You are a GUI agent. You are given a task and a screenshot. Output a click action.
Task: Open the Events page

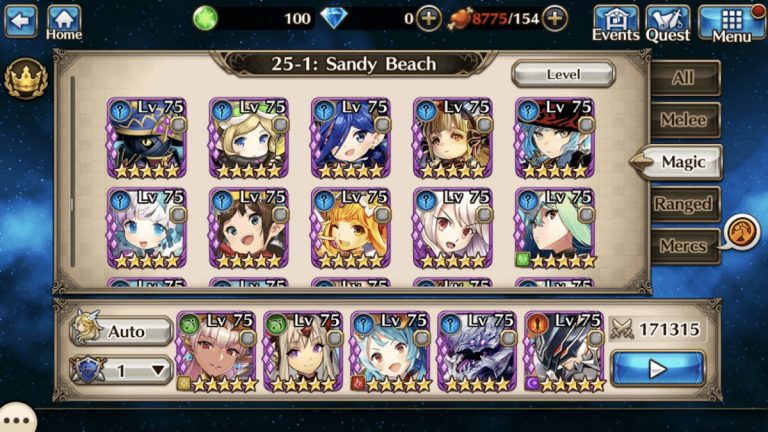click(x=616, y=21)
